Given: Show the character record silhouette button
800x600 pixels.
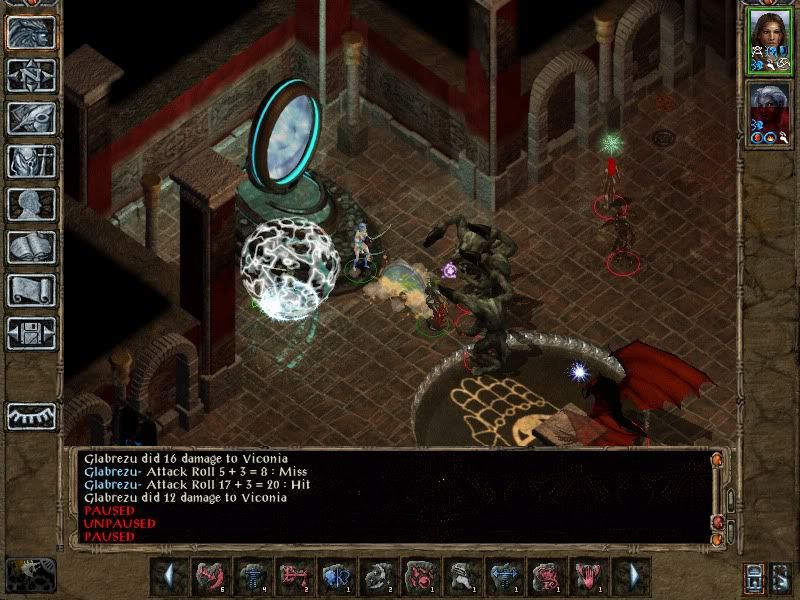Looking at the screenshot, I should [30, 204].
